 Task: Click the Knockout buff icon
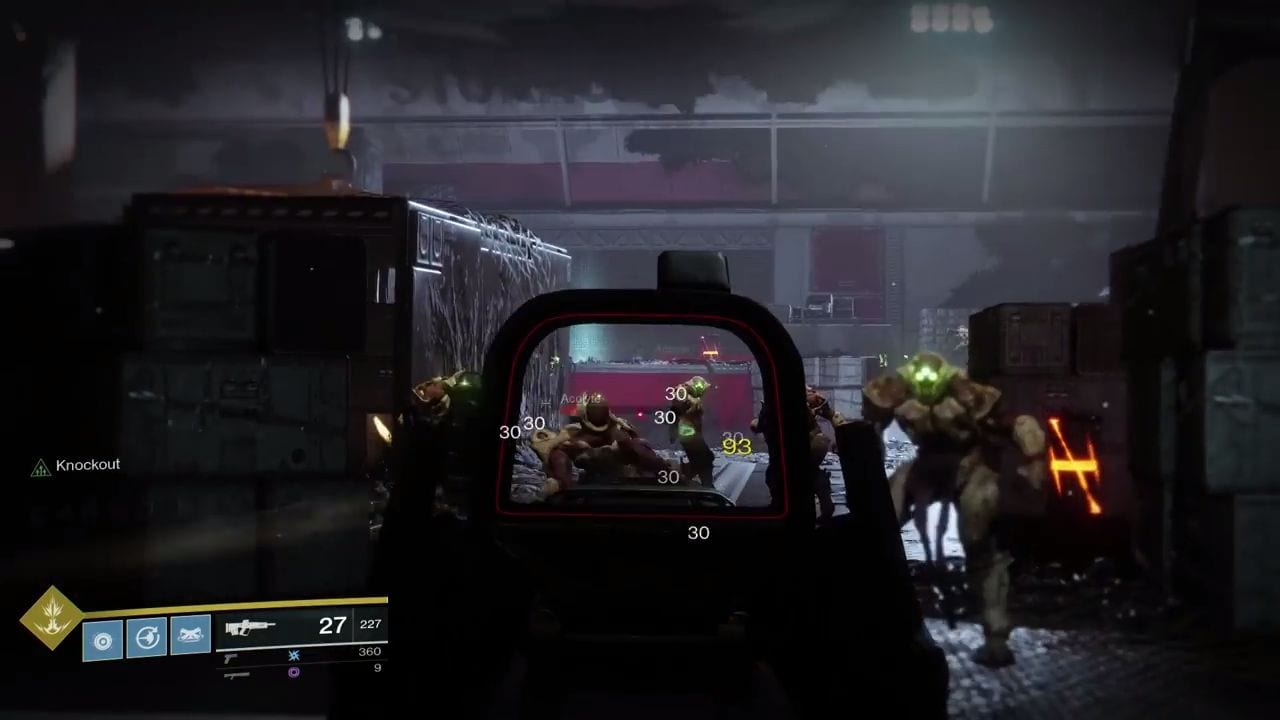[40, 467]
